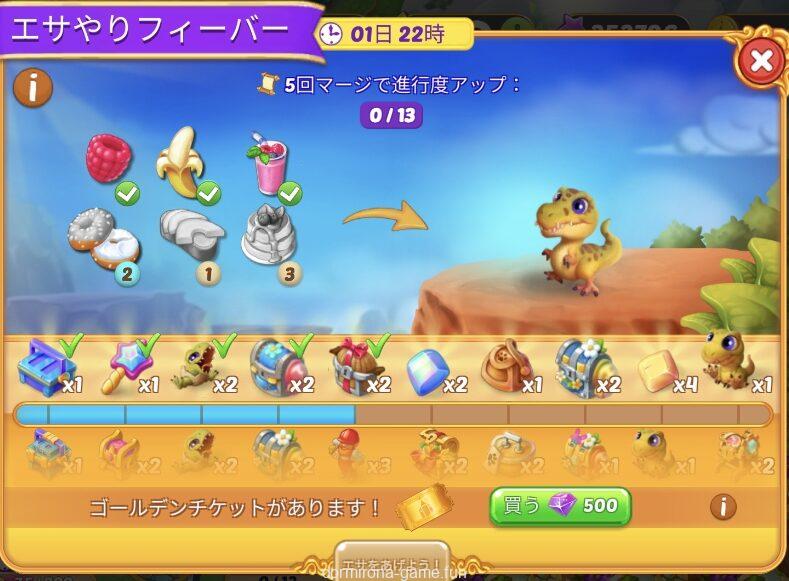Show golden ticket info beside the buy button
789x581 pixels.
point(723,506)
